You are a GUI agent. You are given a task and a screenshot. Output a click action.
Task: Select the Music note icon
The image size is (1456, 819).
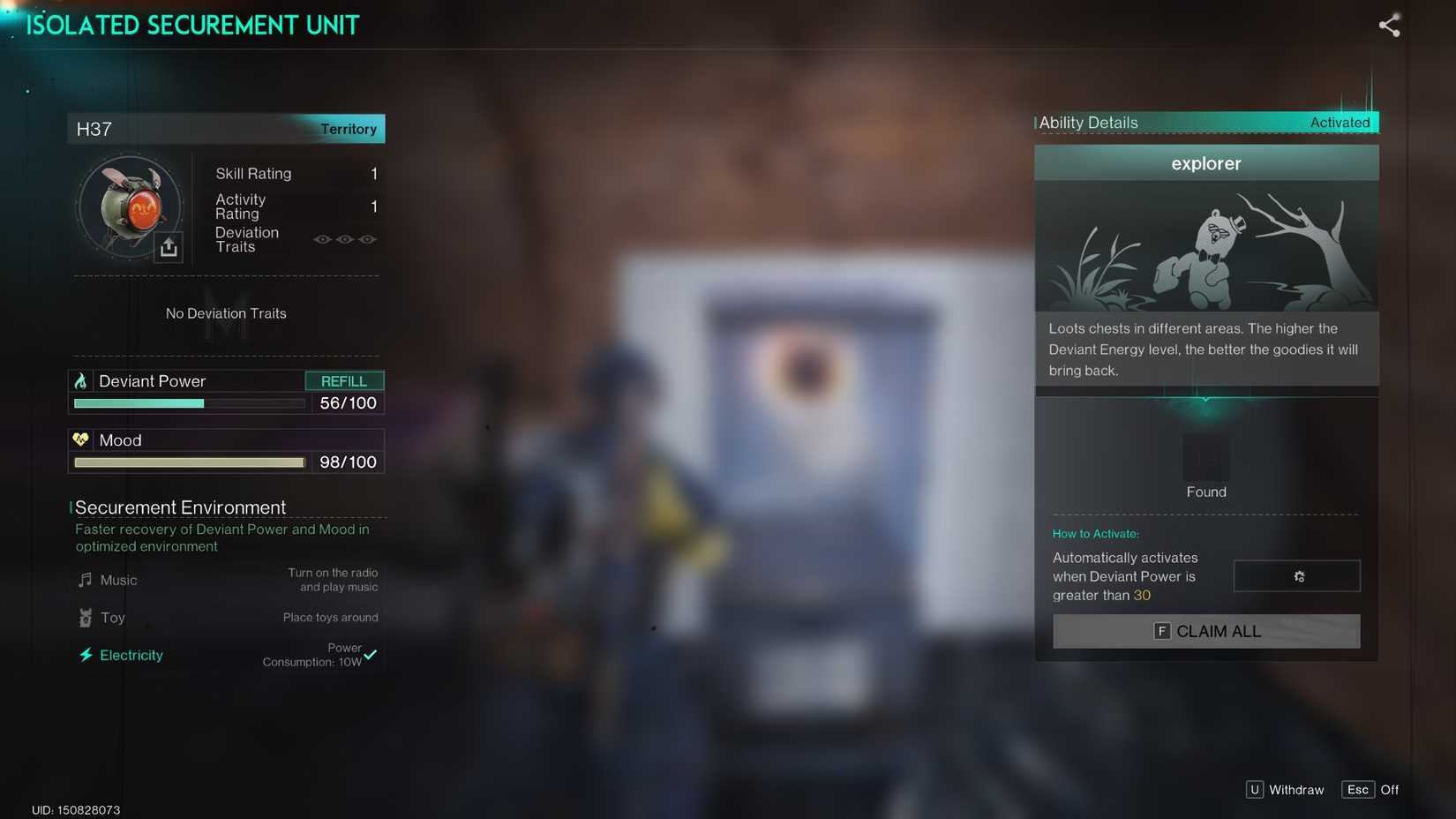[x=85, y=580]
